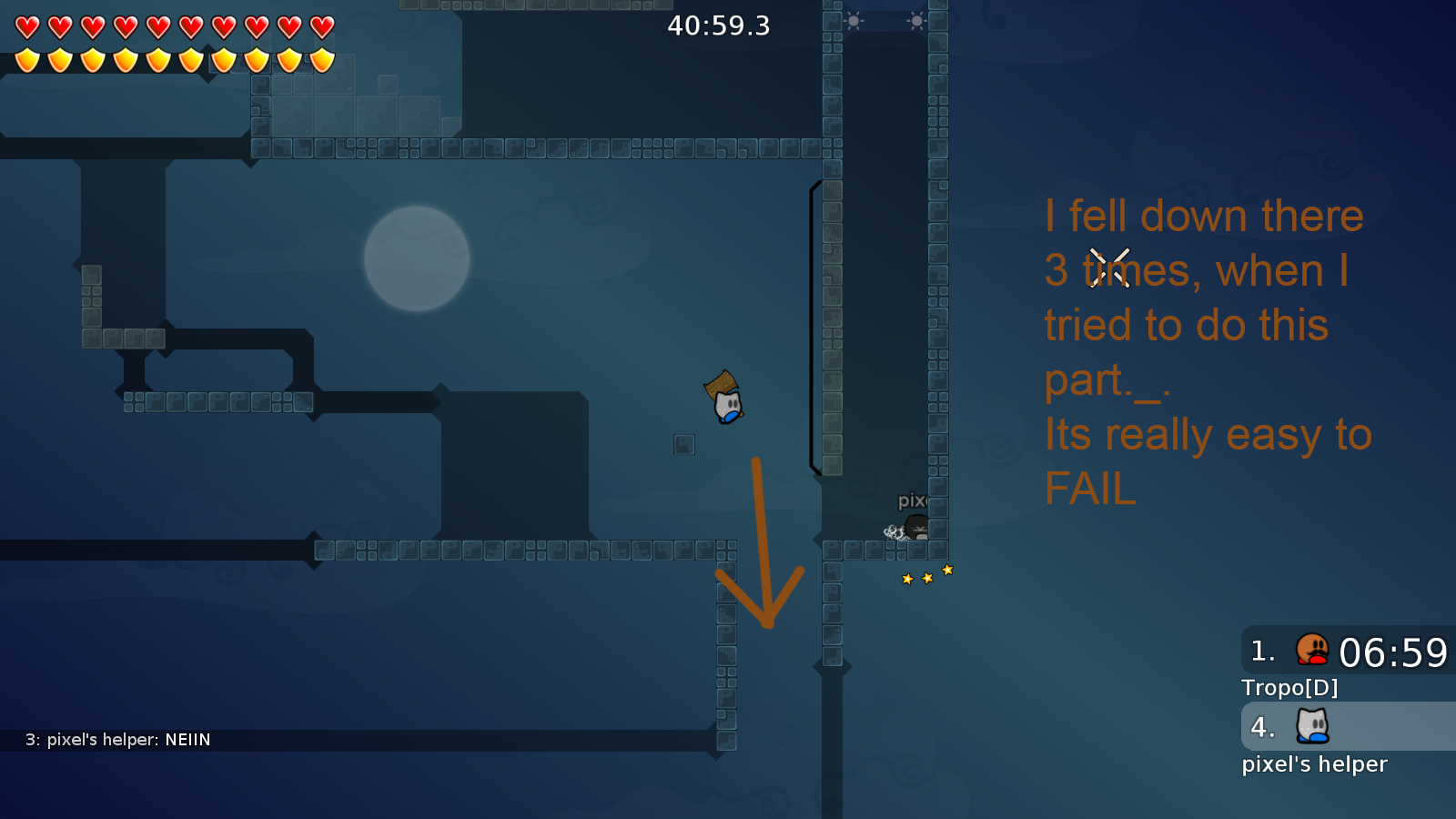Click the chat line from pixel's helper saying NEIIN
This screenshot has width=1456, height=819.
coord(118,740)
